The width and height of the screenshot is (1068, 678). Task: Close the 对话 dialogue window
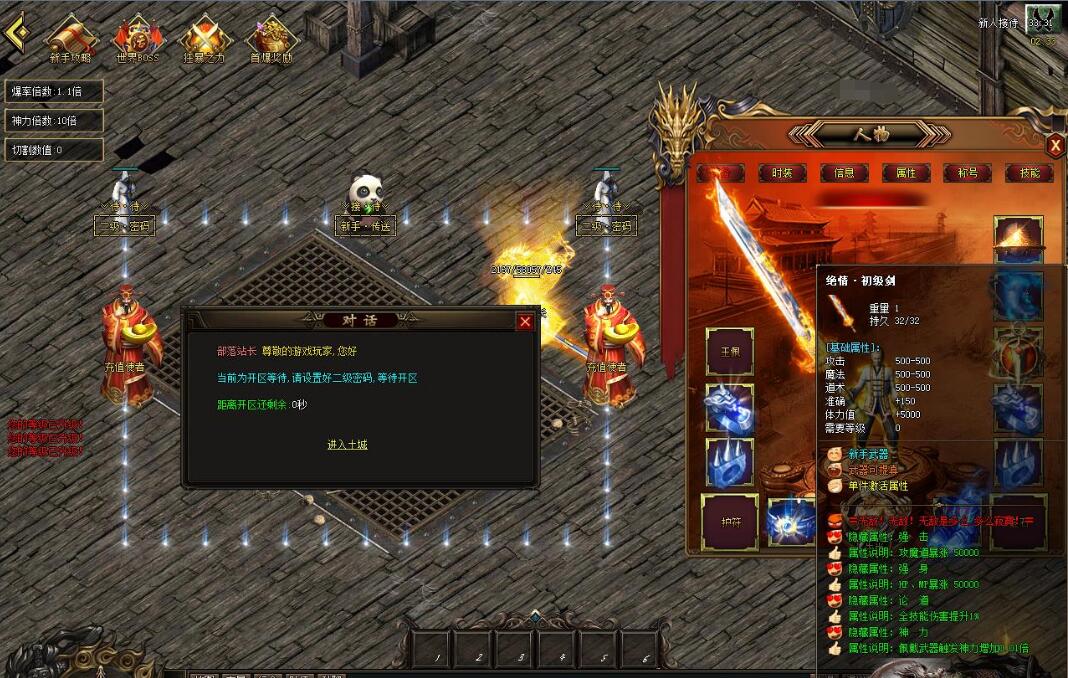coord(525,321)
